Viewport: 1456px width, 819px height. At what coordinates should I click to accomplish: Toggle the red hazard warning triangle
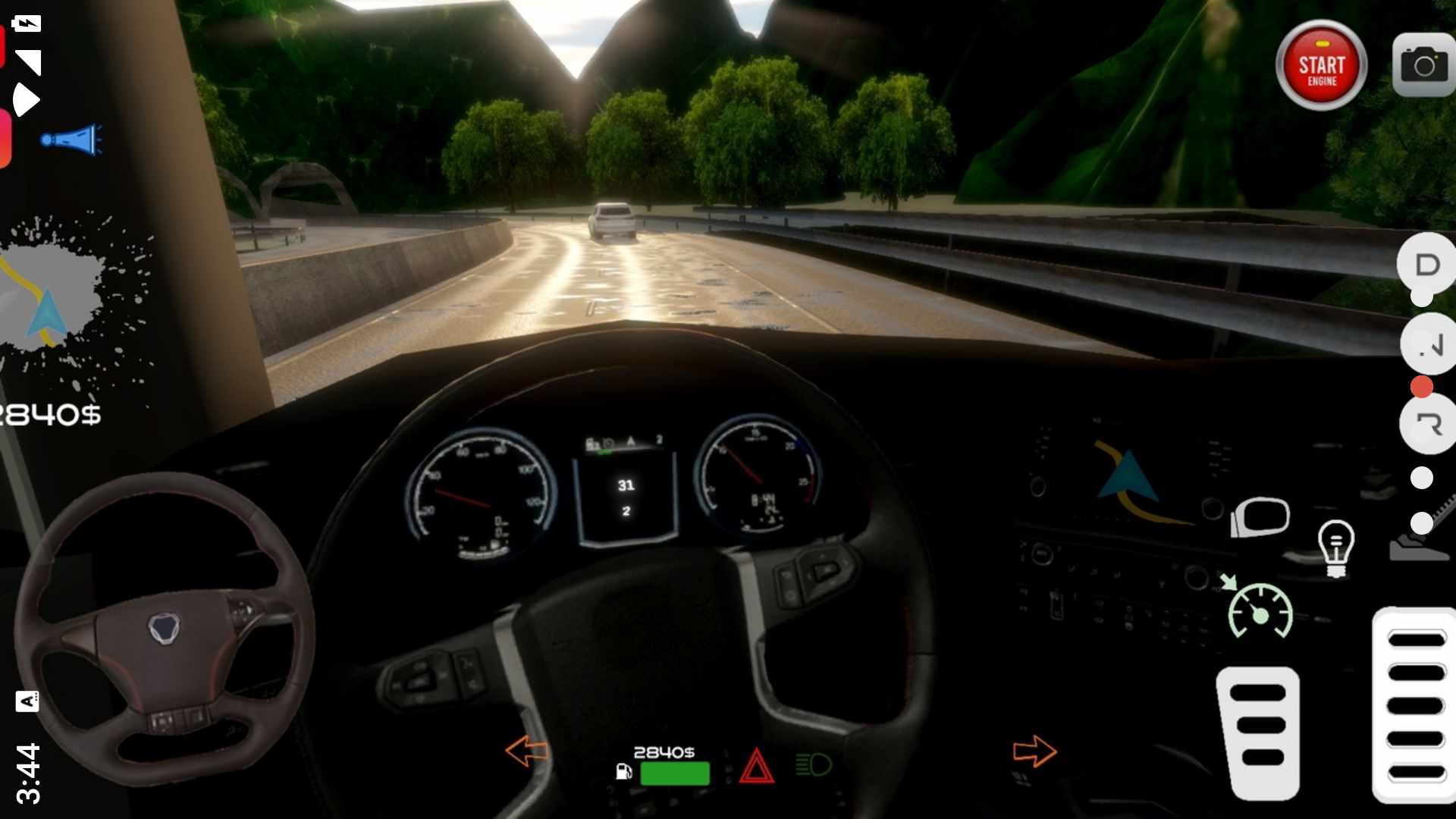coord(756,766)
